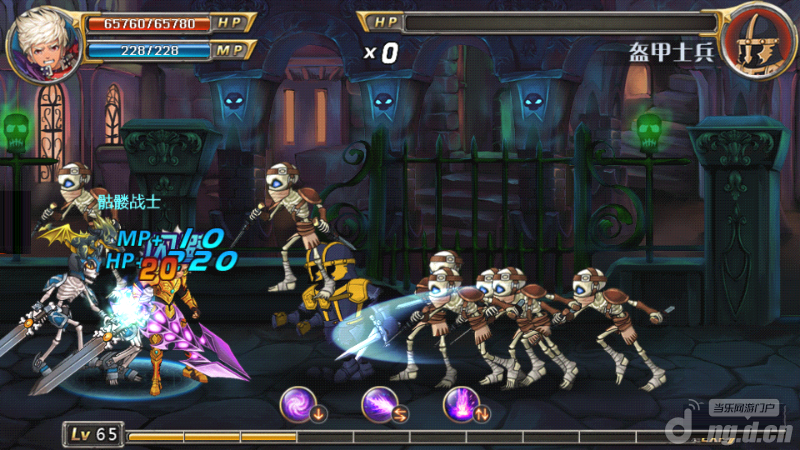Image resolution: width=800 pixels, height=450 pixels.
Task: Select the armored soldier boss emblem
Action: pos(757,45)
